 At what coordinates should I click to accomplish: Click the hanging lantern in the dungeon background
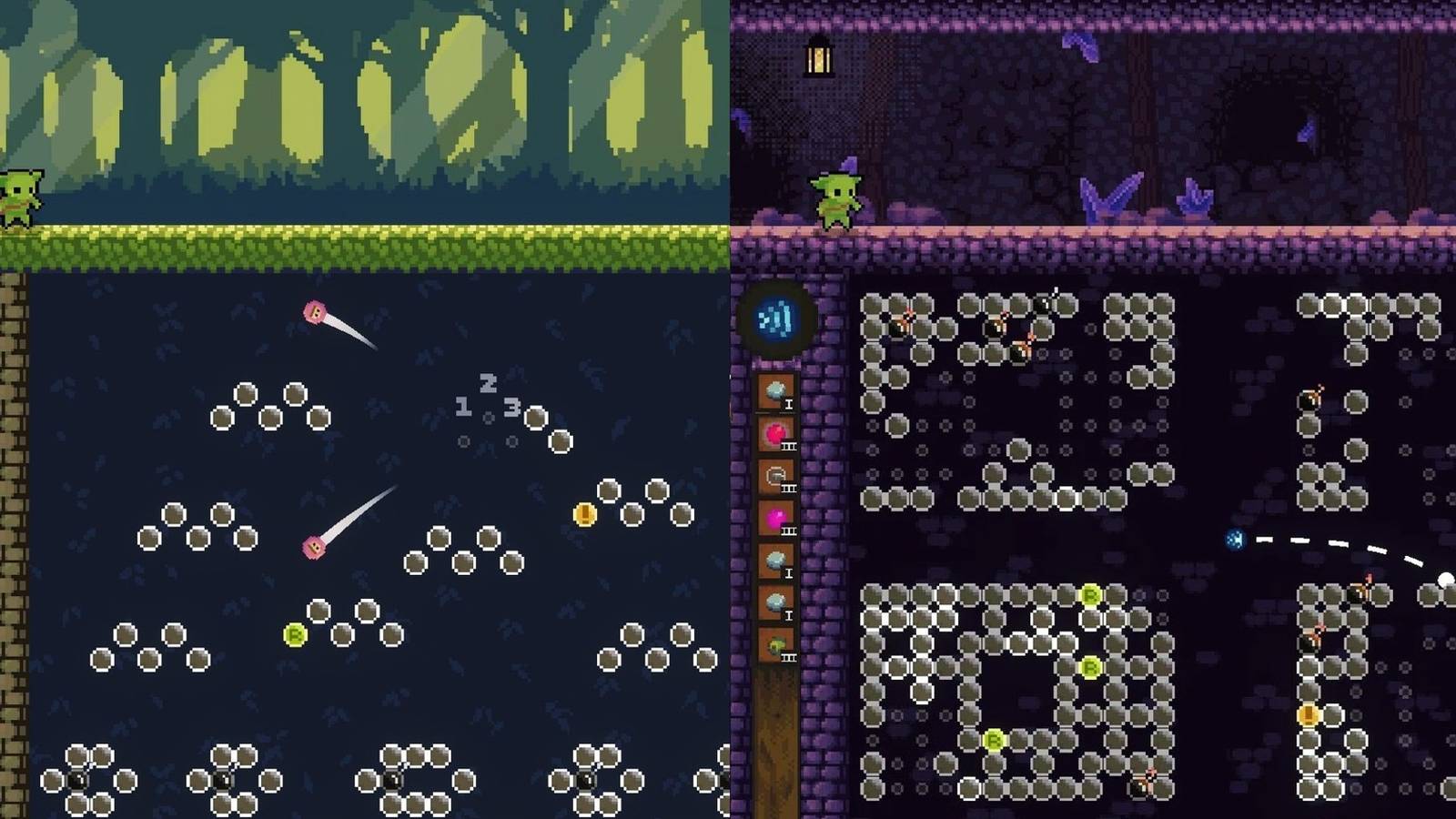[x=818, y=57]
